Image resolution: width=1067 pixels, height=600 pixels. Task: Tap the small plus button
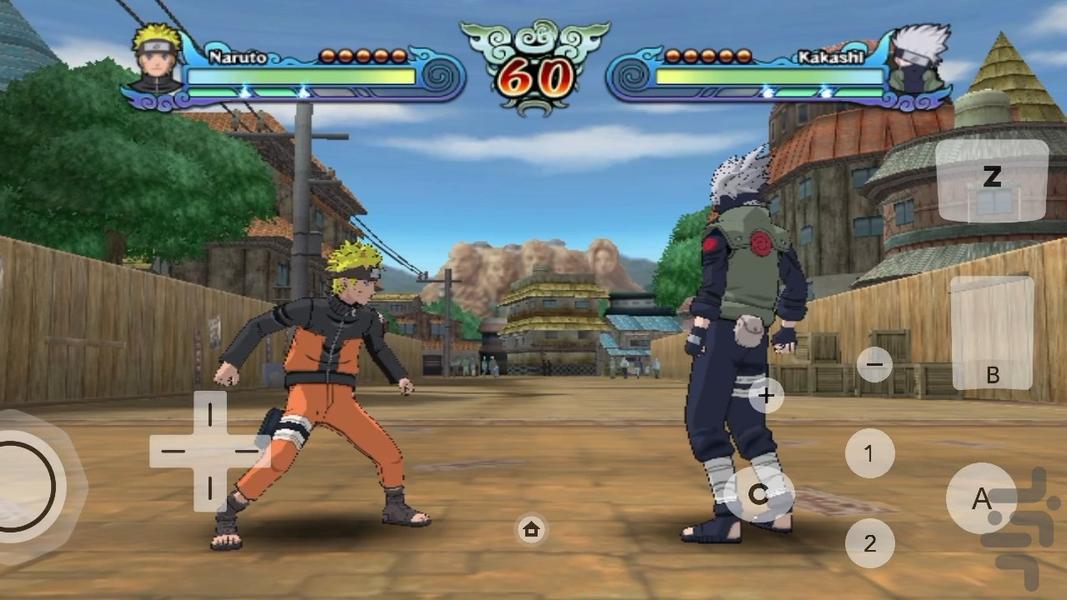click(766, 395)
